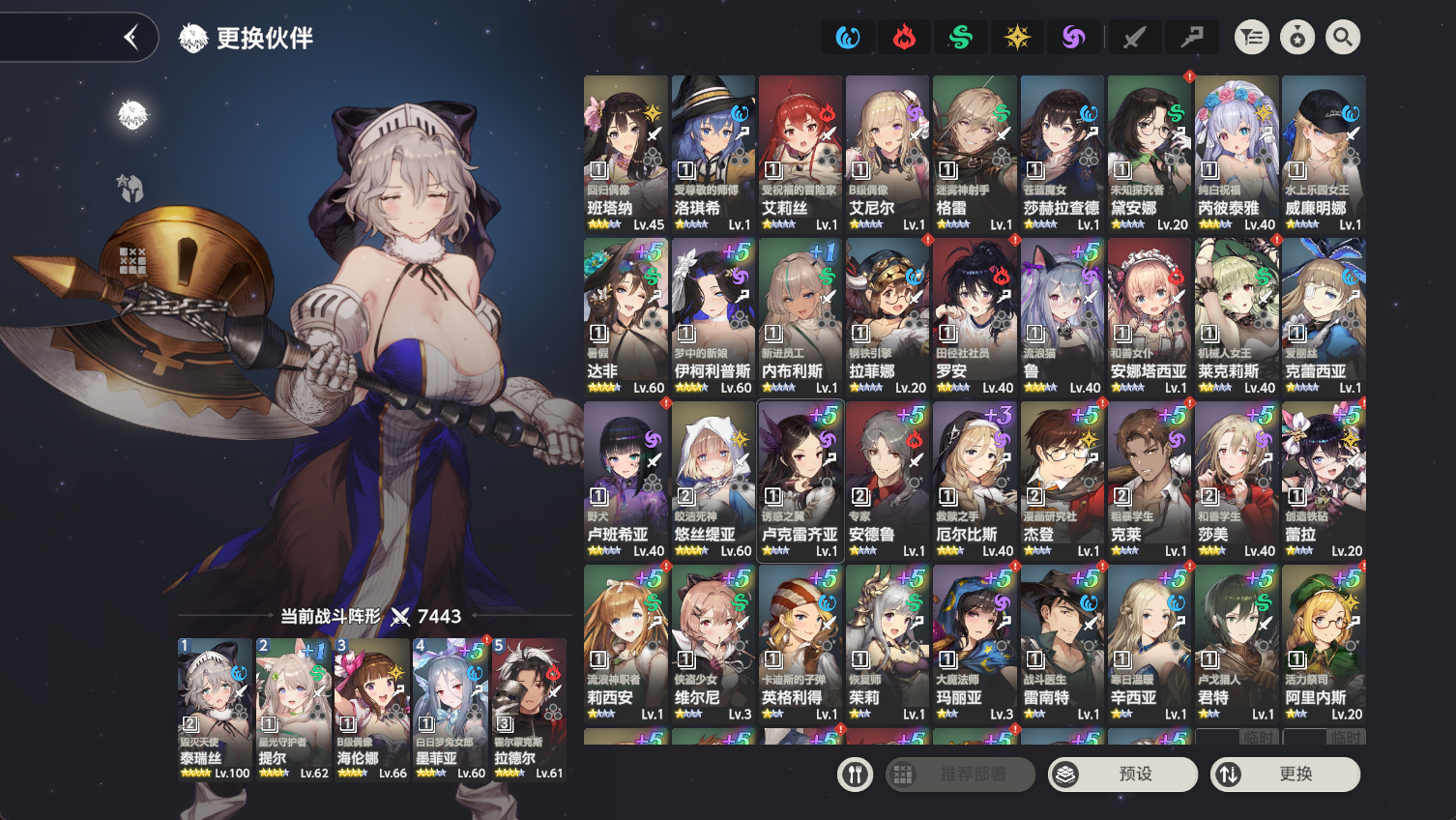Filter companions by water element

(848, 38)
